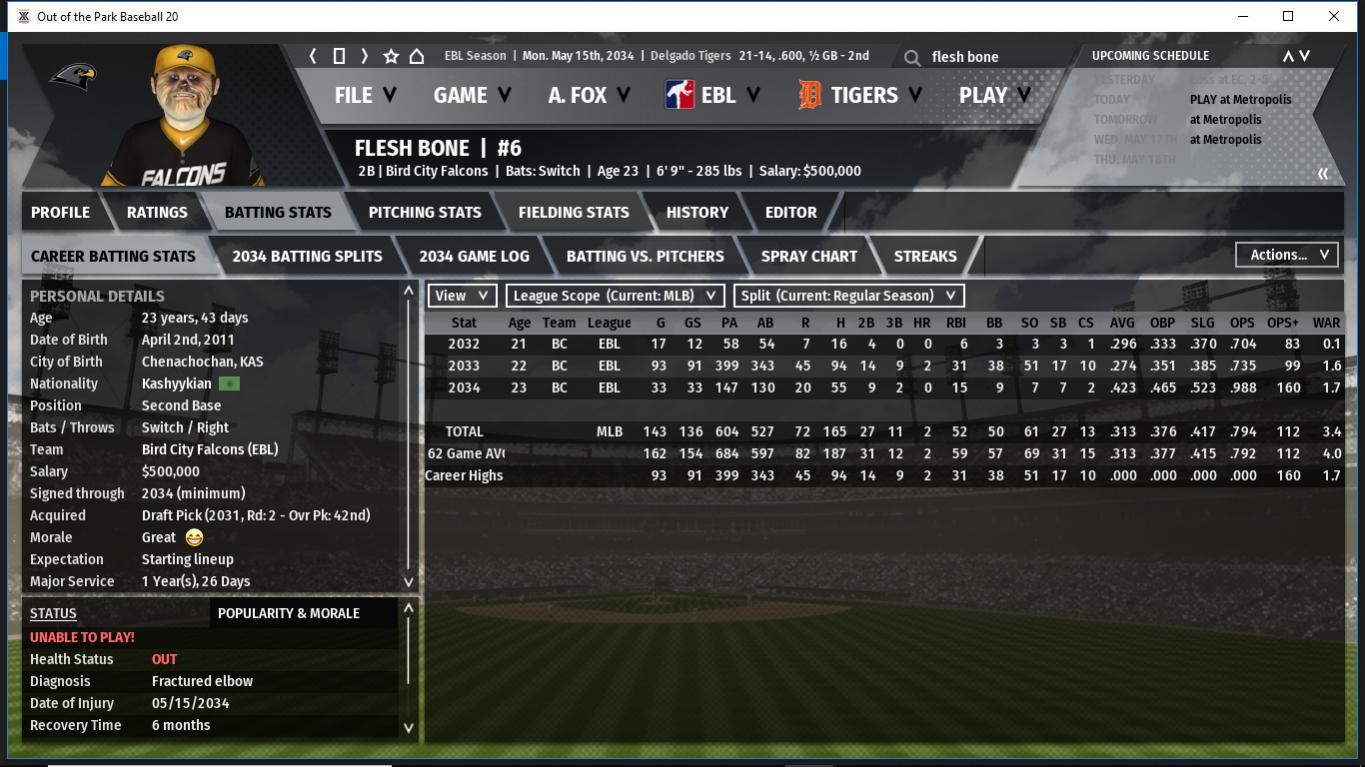The image size is (1365, 767).
Task: Open the Actions dropdown
Action: tap(1287, 255)
